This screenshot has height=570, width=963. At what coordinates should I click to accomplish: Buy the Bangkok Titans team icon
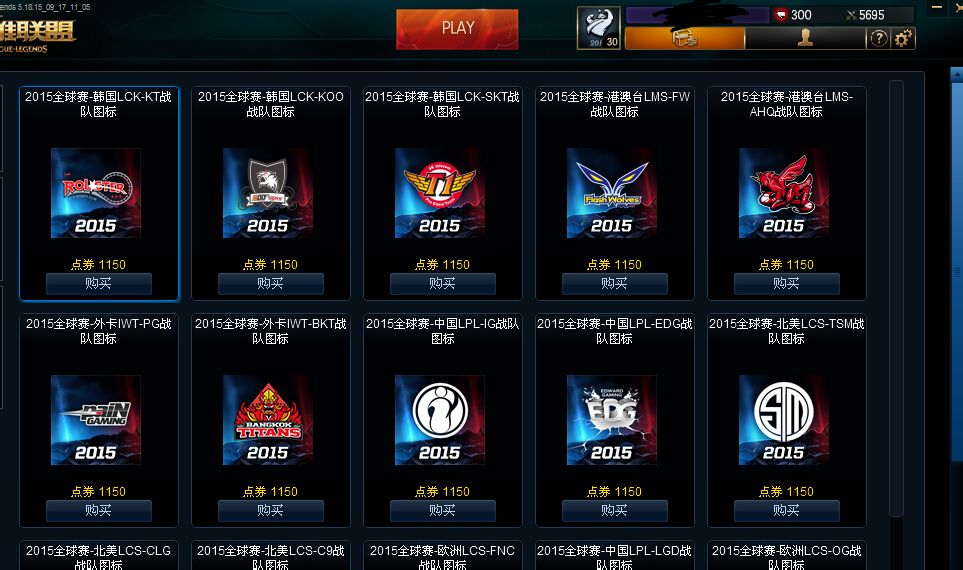click(x=271, y=511)
